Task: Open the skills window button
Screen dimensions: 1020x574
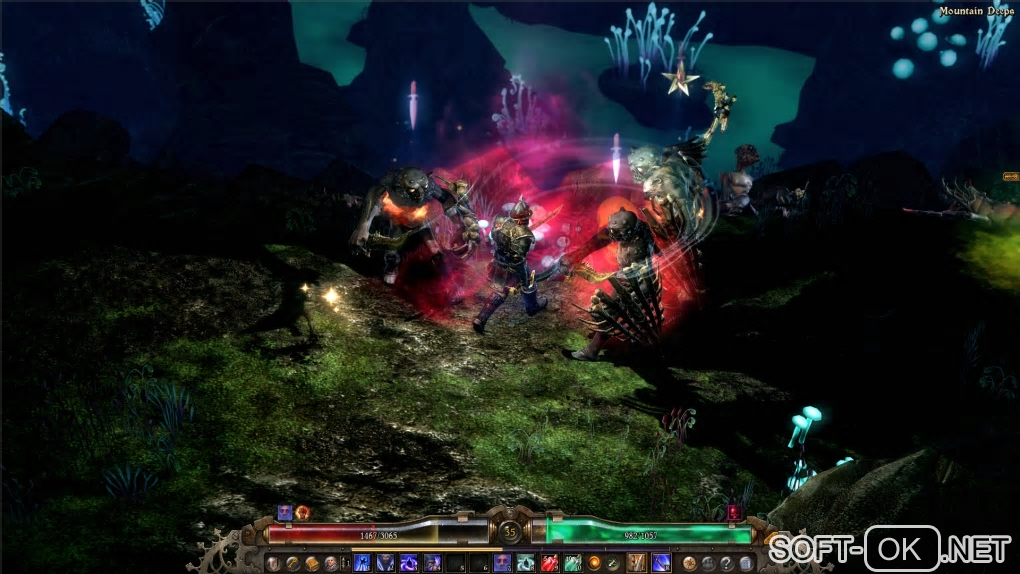Action: (x=292, y=563)
